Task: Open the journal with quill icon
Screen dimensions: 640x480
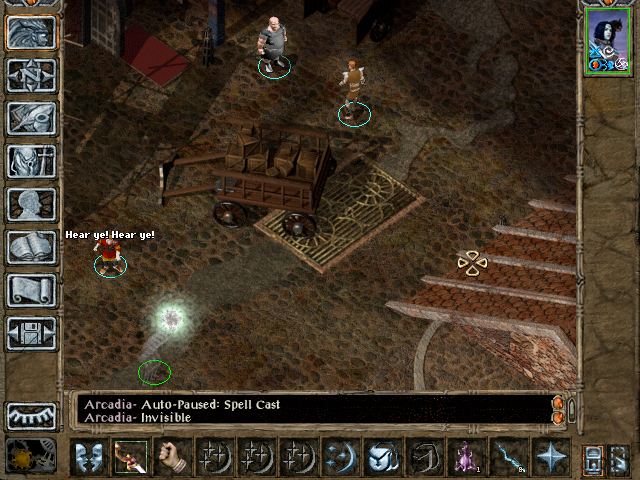Action: 32,118
